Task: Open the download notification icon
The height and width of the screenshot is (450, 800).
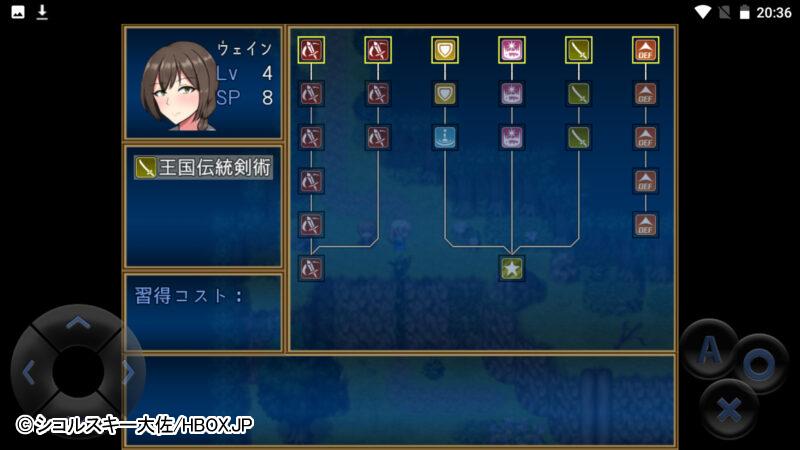Action: 42,12
